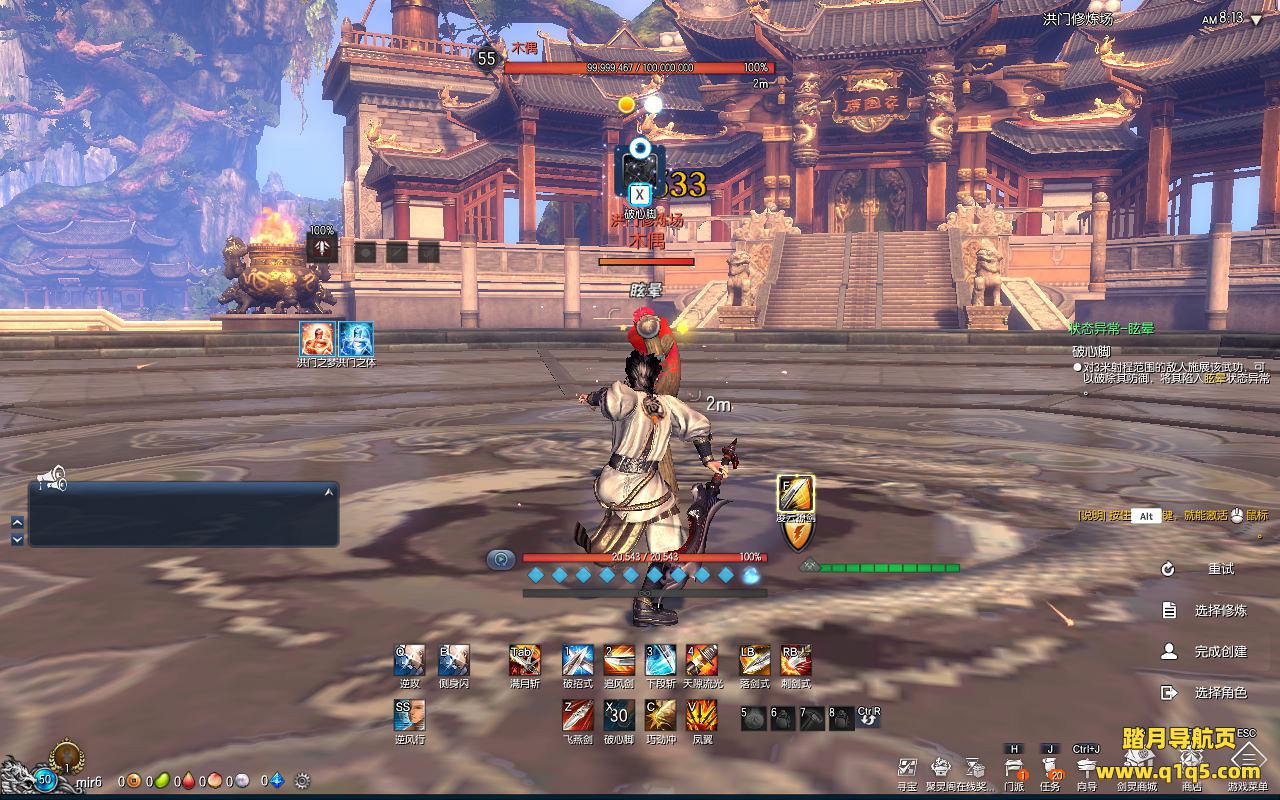Select the 重试 retry option
Image resolution: width=1280 pixels, height=800 pixels.
(x=1220, y=569)
